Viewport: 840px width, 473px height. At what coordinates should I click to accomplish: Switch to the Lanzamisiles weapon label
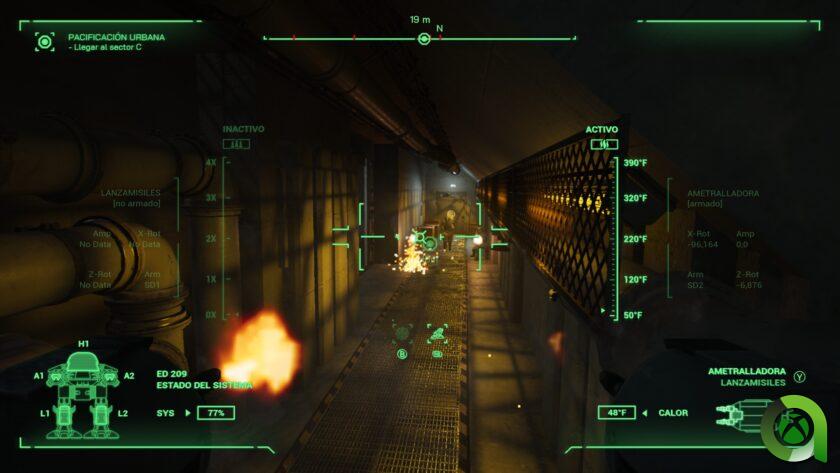tap(750, 383)
